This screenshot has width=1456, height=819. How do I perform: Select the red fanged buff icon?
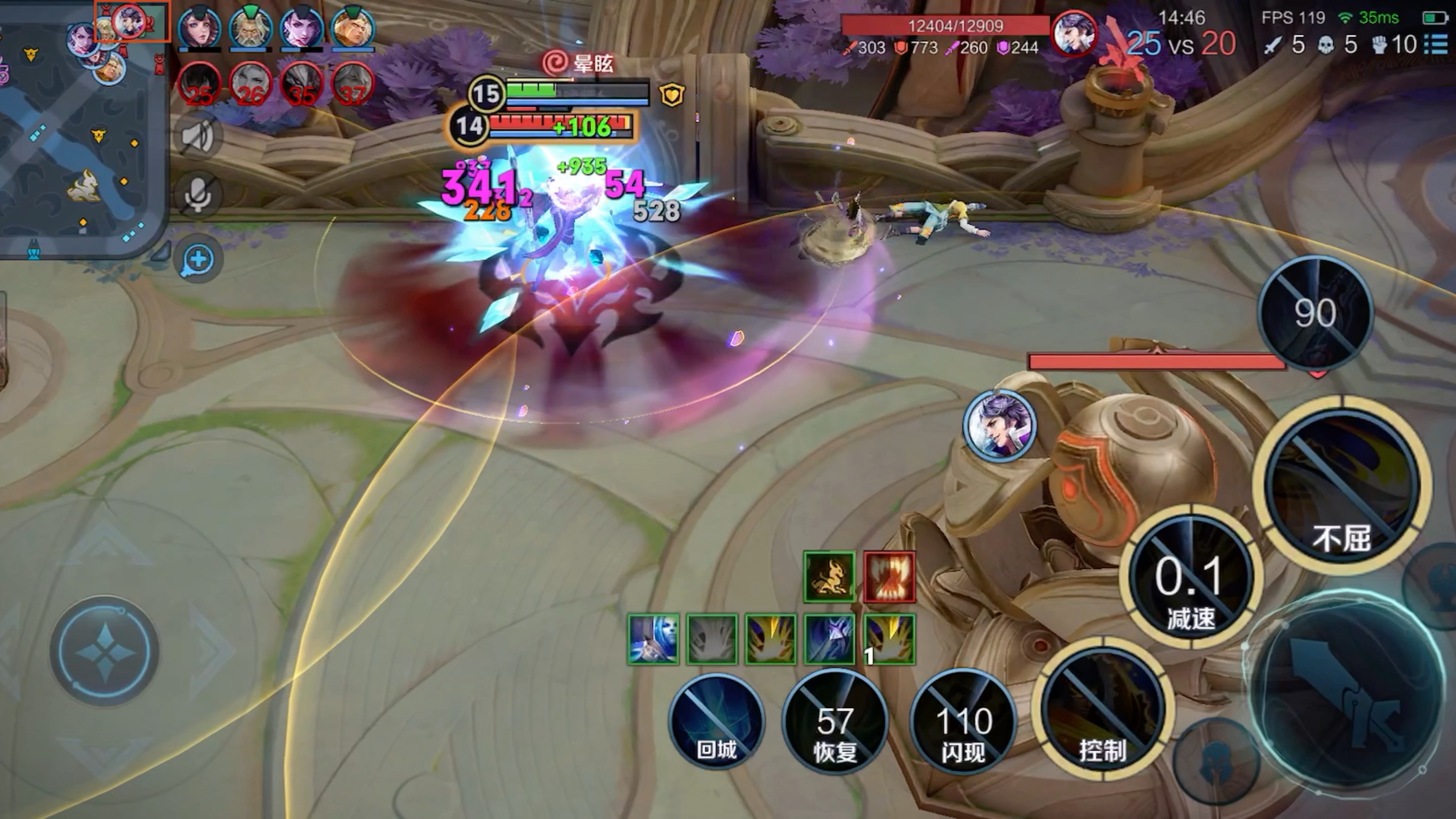coord(889,577)
